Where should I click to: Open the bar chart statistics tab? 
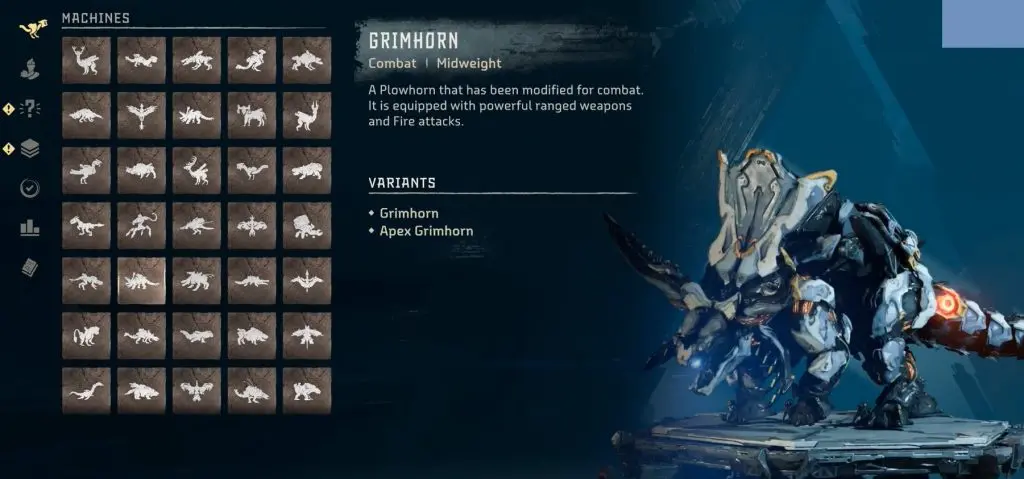click(x=30, y=228)
